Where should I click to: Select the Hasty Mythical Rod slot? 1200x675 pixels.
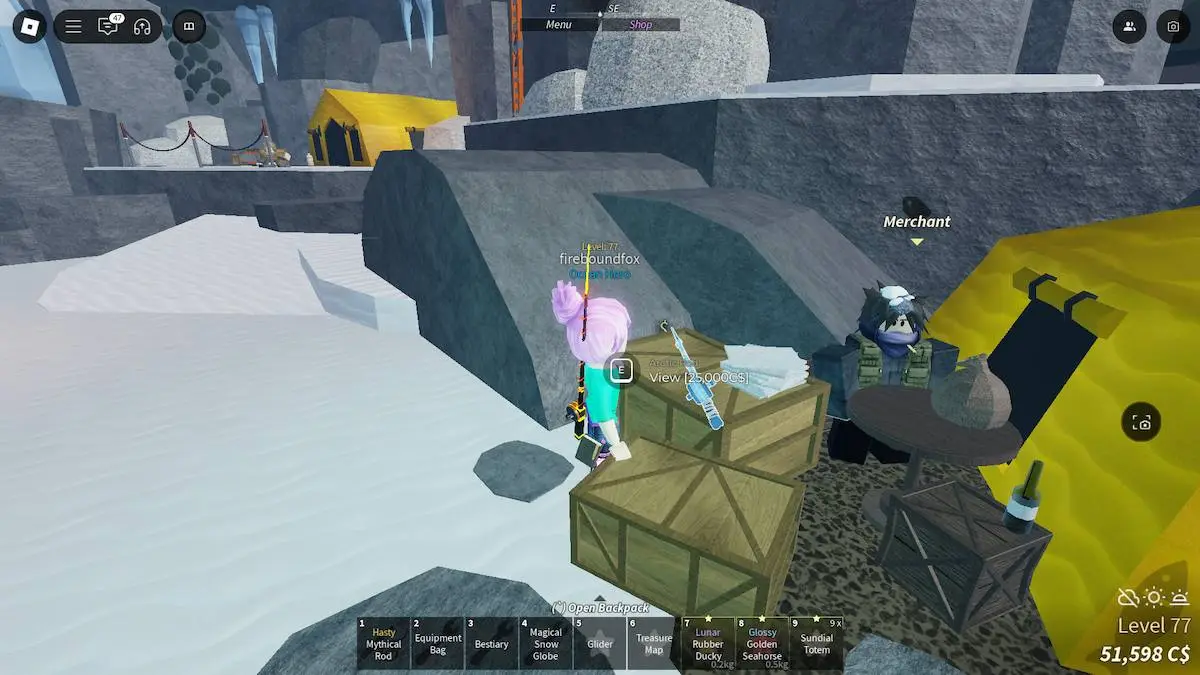click(x=384, y=643)
